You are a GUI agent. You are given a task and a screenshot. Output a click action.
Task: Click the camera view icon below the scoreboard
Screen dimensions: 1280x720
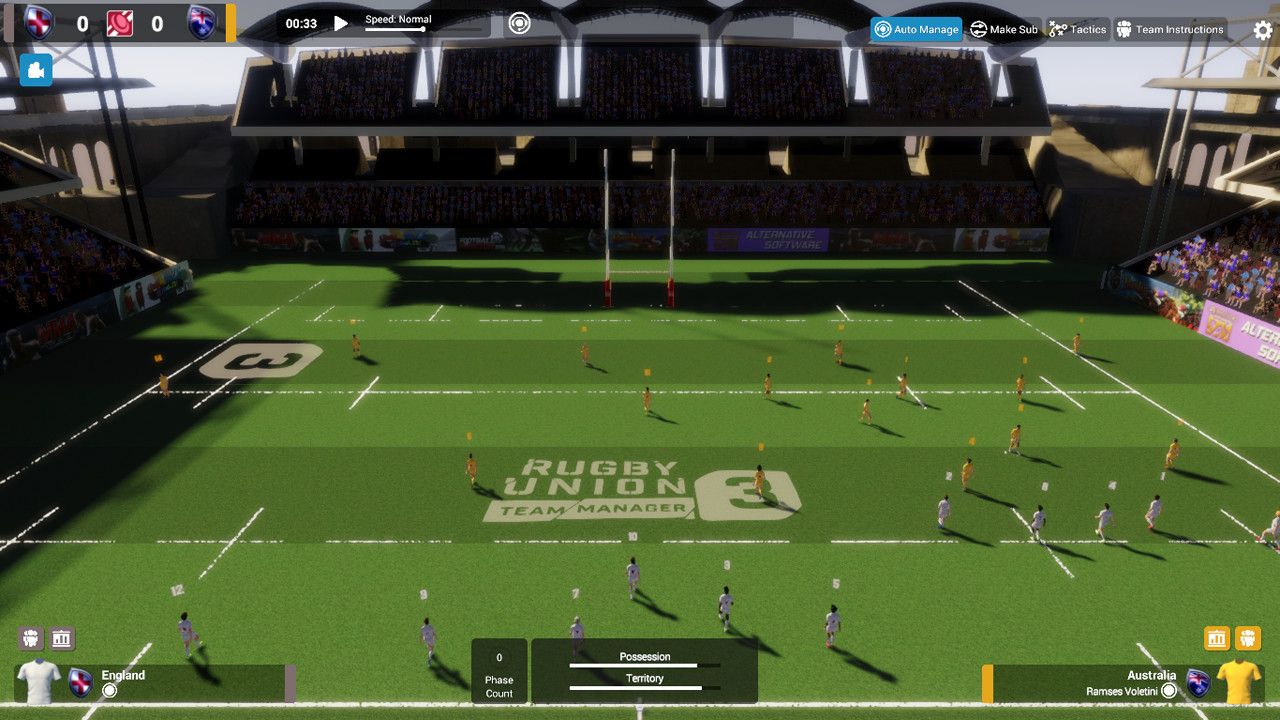[x=35, y=70]
